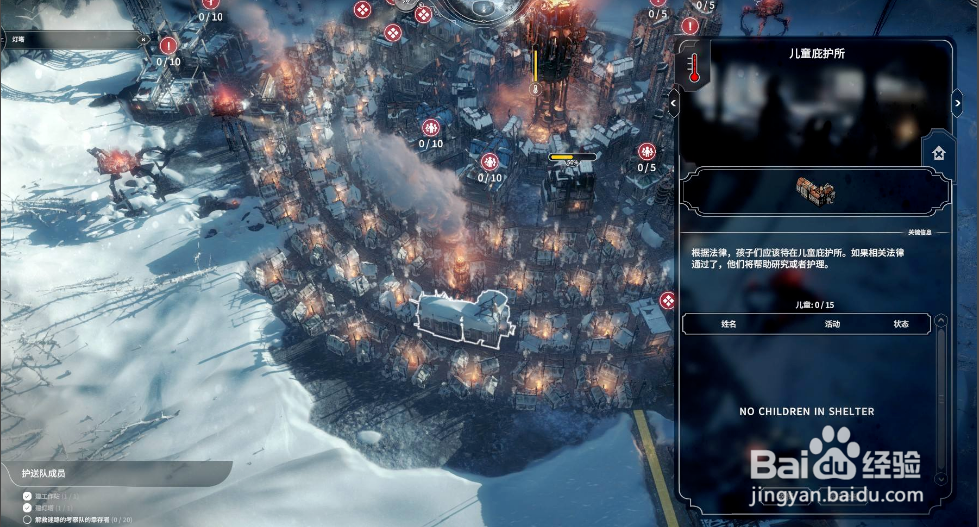Sort the children list by 姓名 column
979x527 pixels.
click(x=728, y=324)
